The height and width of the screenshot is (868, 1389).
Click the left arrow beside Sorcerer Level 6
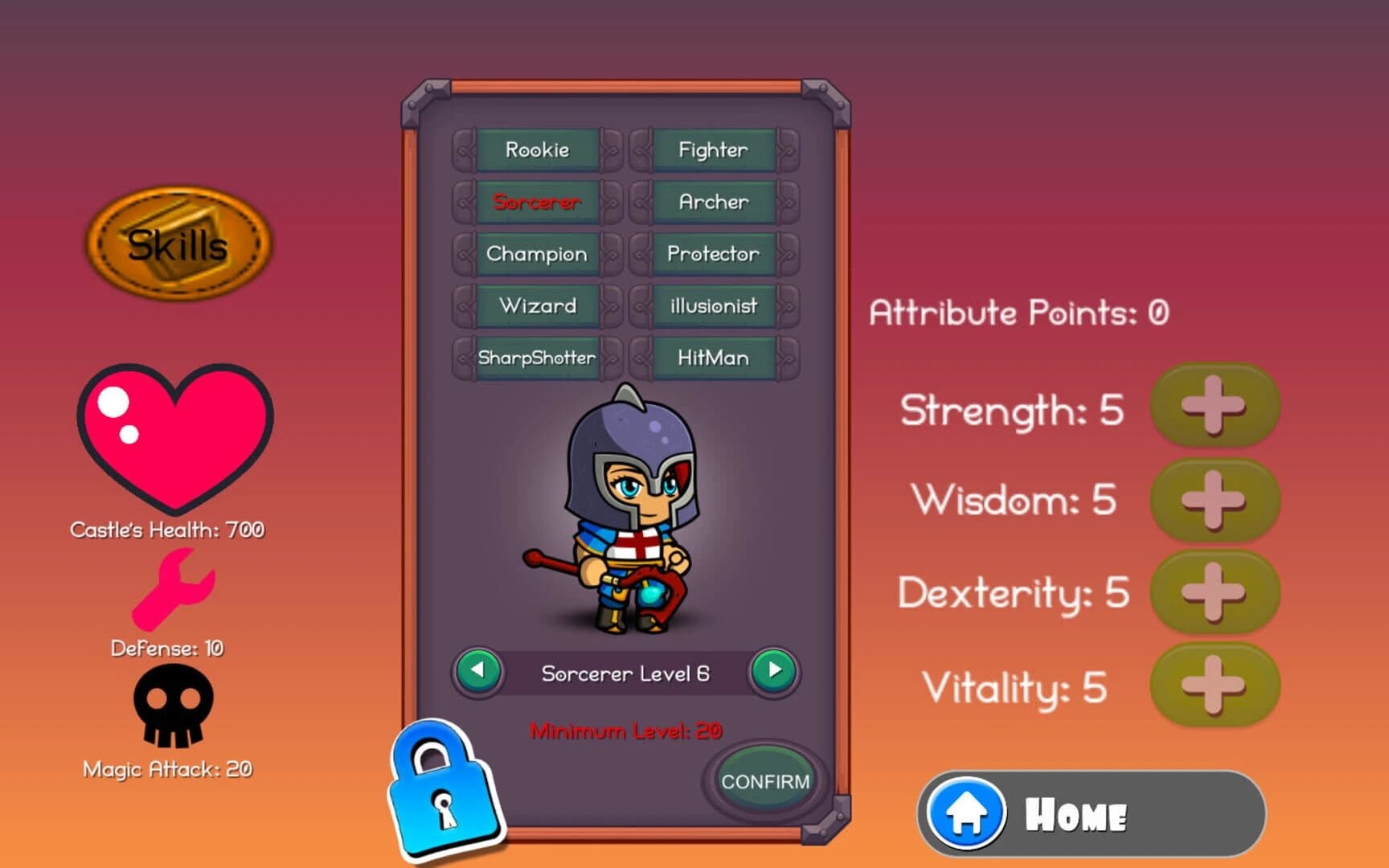pos(479,673)
